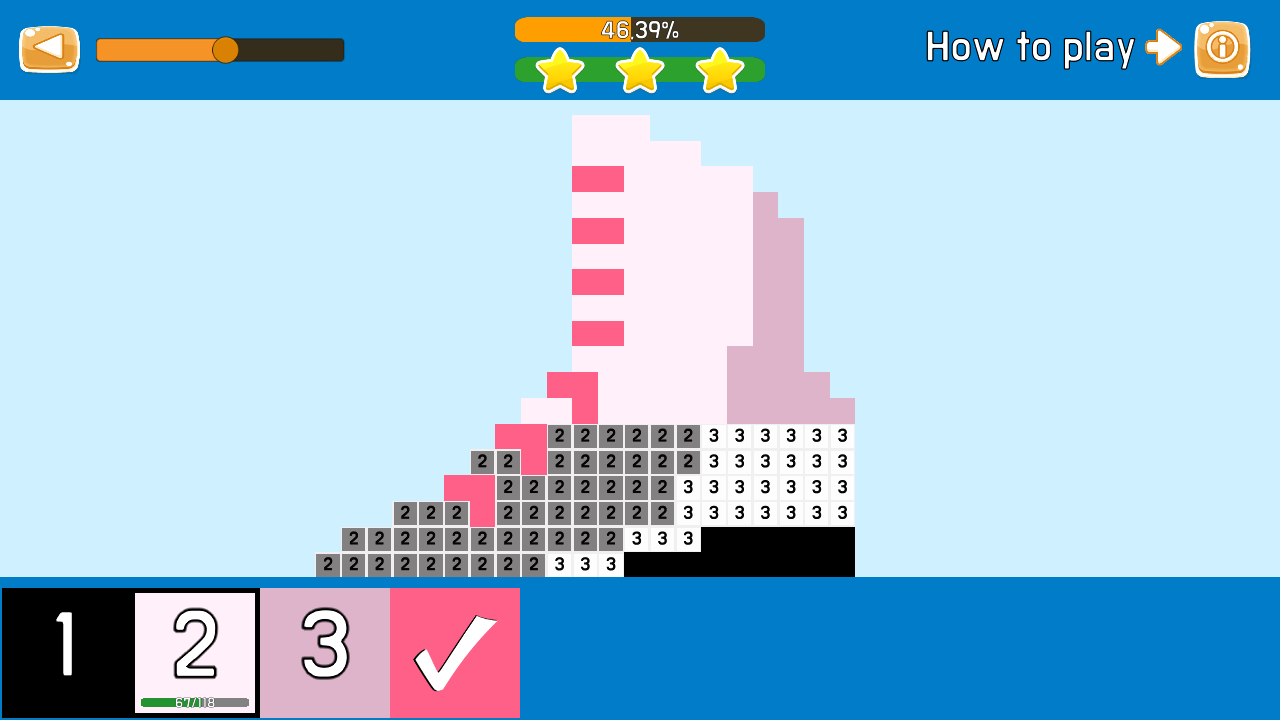
Task: Select the highlighted color number 2
Action: tap(195, 645)
